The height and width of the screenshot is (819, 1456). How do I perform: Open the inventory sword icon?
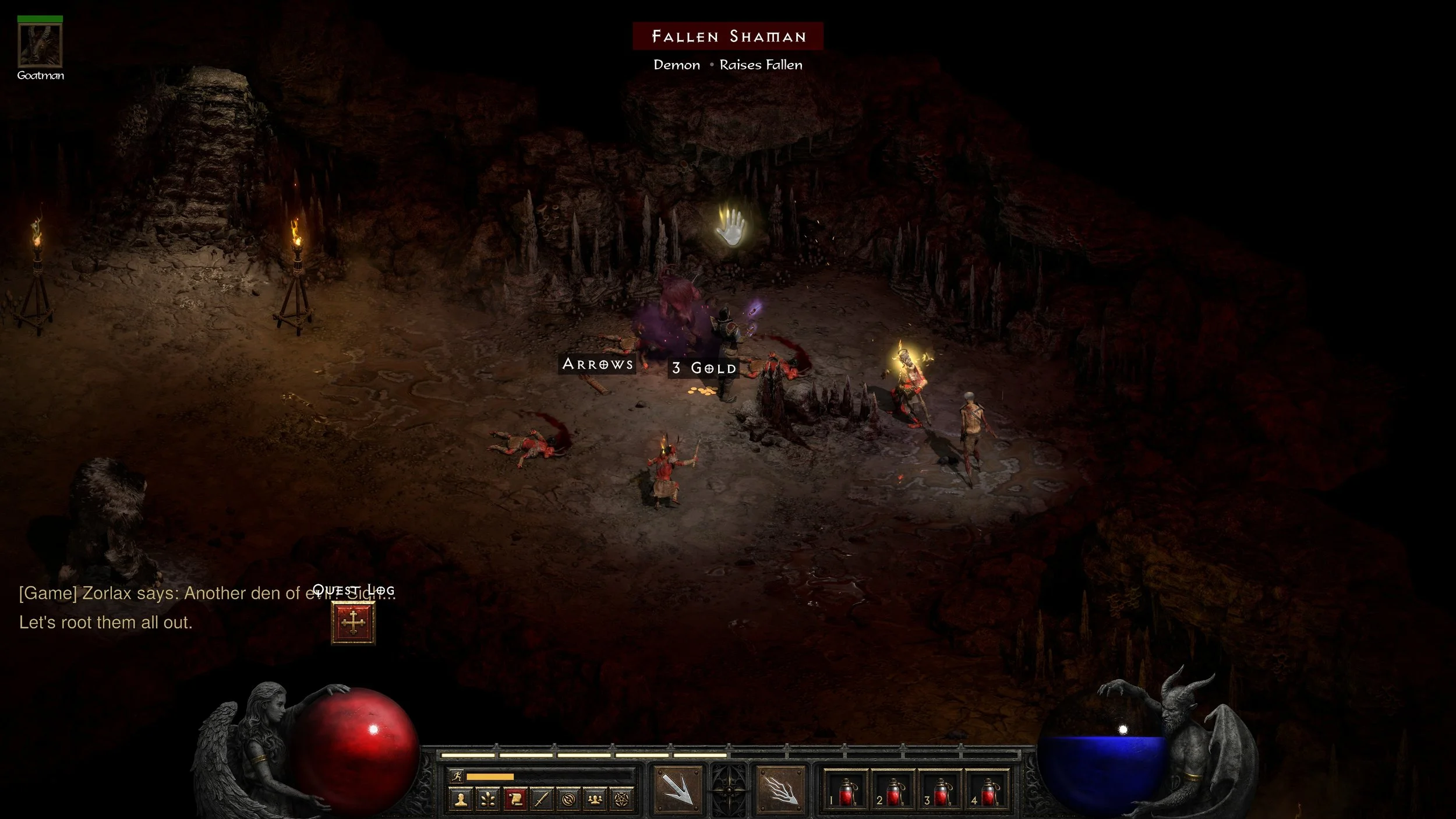point(542,800)
